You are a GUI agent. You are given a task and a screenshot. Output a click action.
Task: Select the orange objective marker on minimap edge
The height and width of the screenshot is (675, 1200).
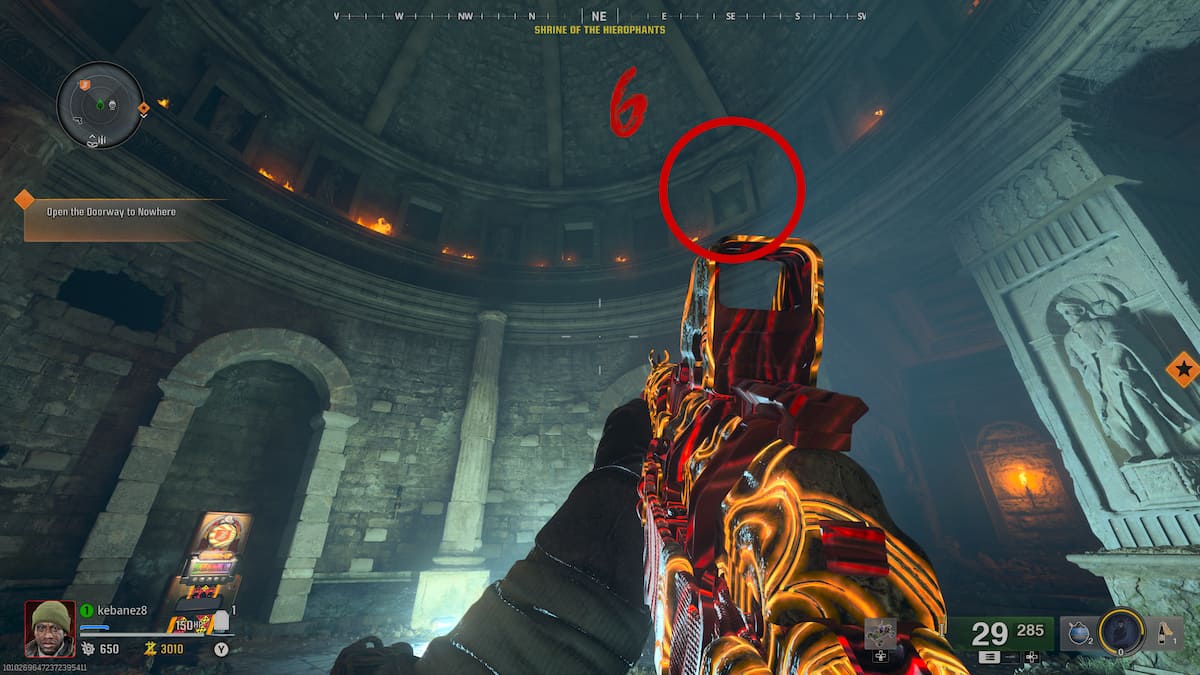(143, 108)
